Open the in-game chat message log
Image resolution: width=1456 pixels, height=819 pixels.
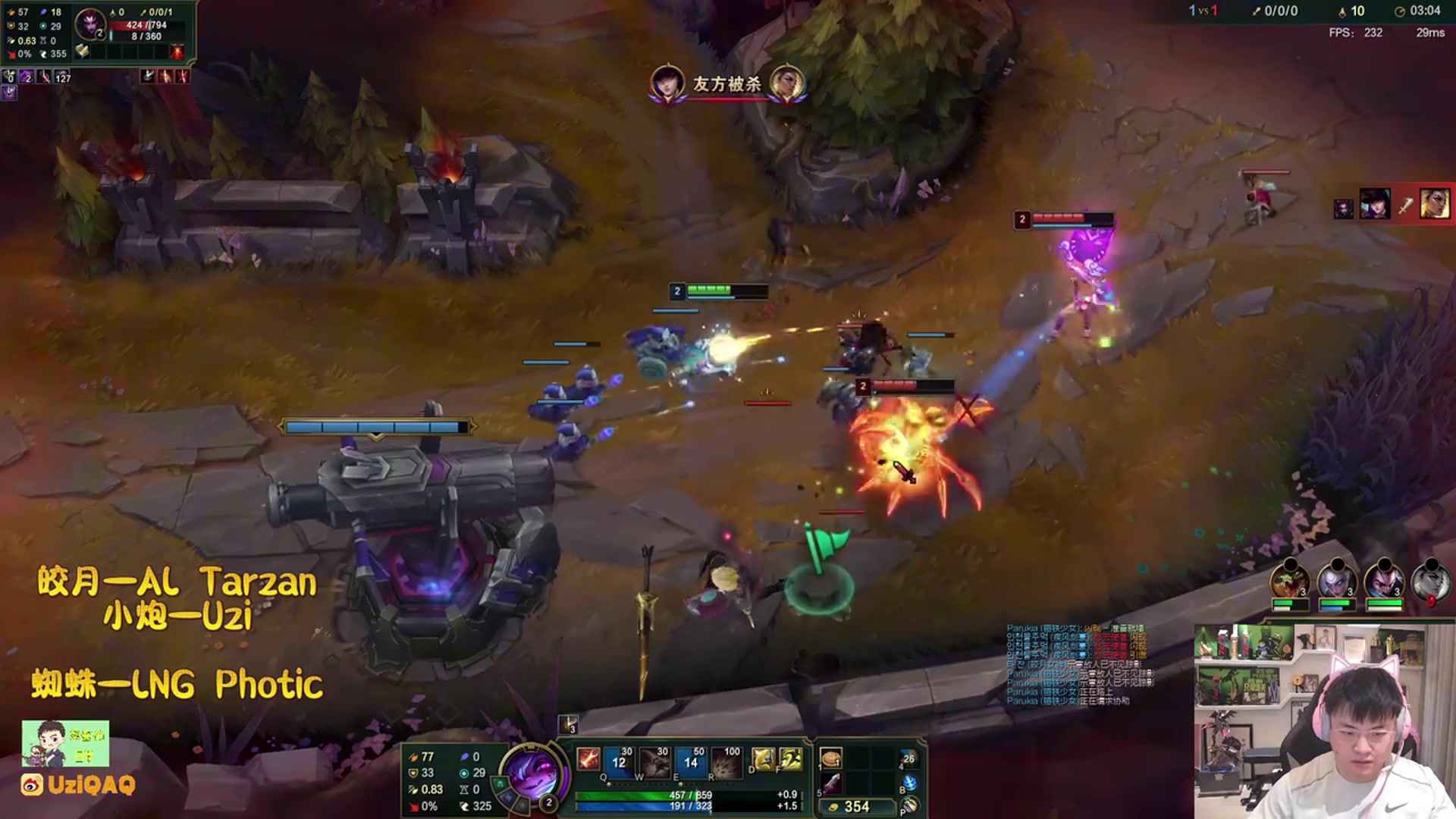[1078, 665]
